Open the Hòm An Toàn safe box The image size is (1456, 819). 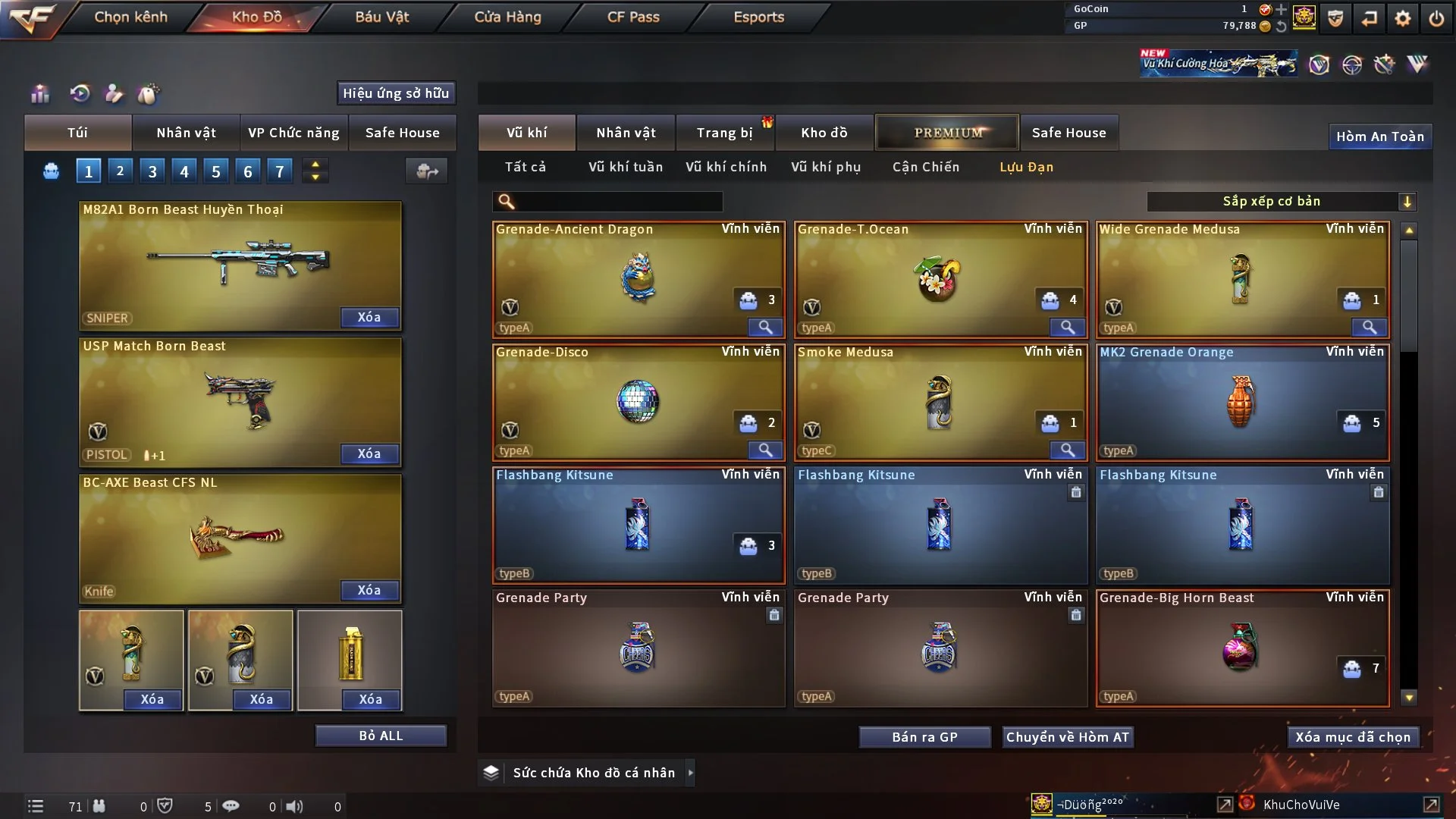[x=1379, y=136]
